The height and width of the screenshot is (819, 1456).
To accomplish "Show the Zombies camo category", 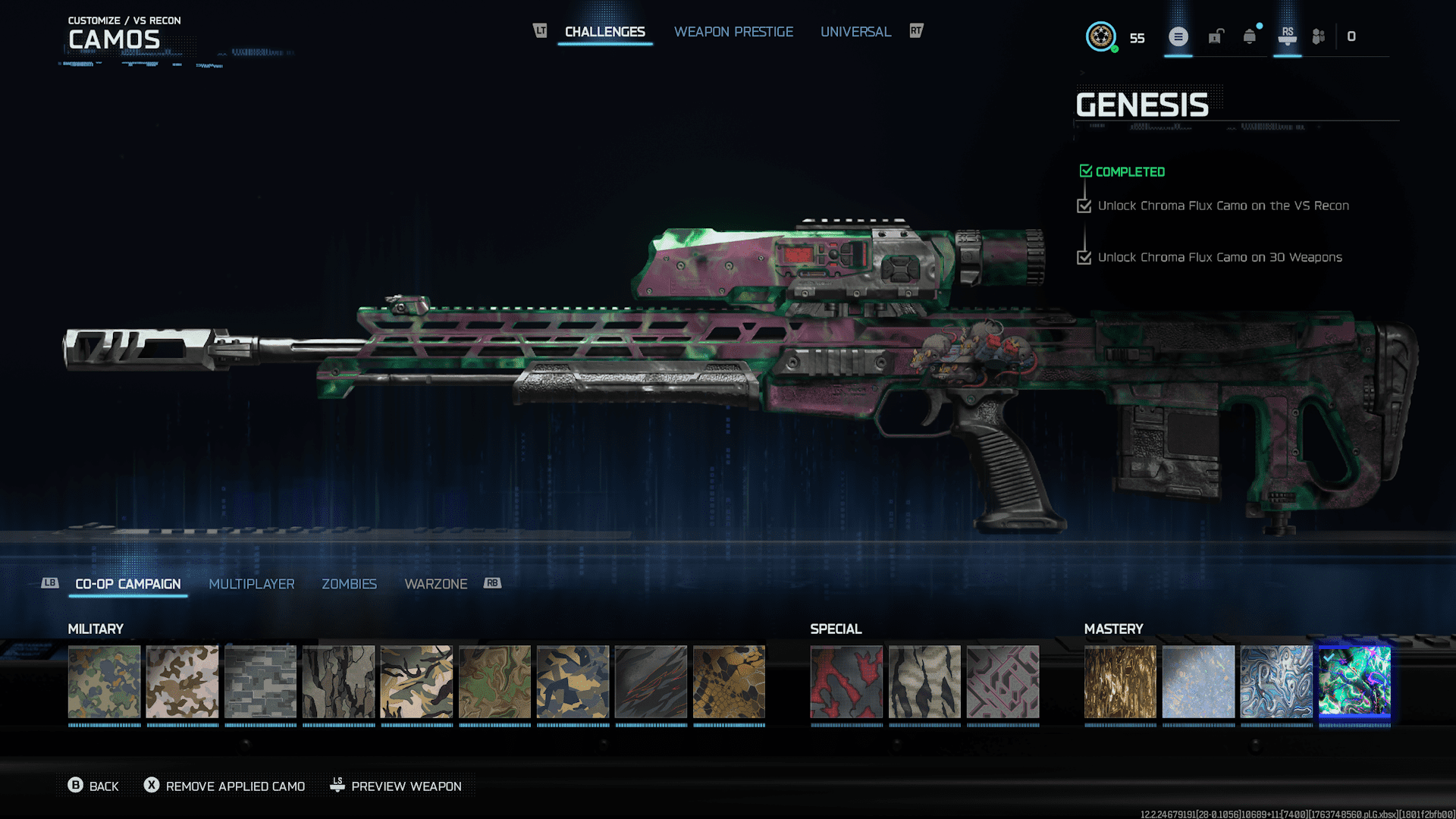I will [349, 584].
